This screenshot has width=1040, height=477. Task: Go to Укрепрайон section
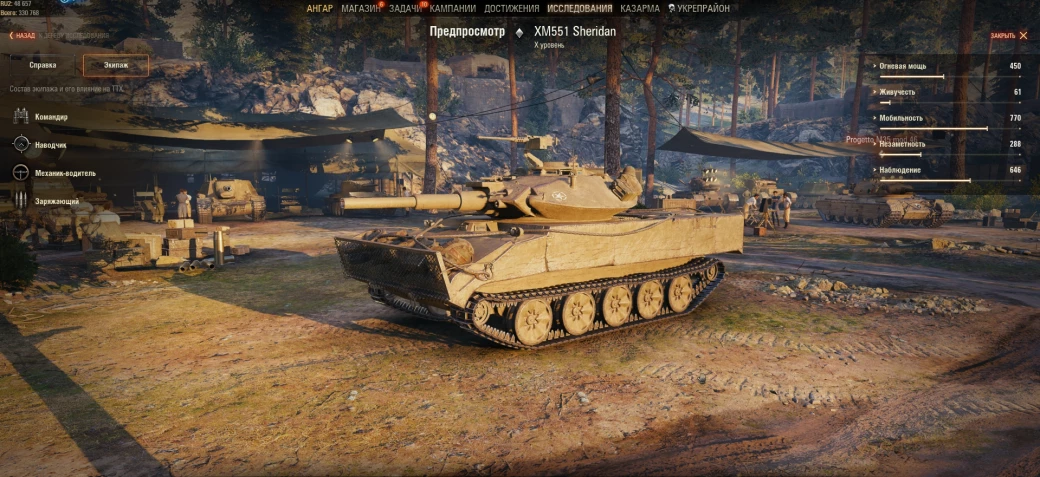point(699,9)
